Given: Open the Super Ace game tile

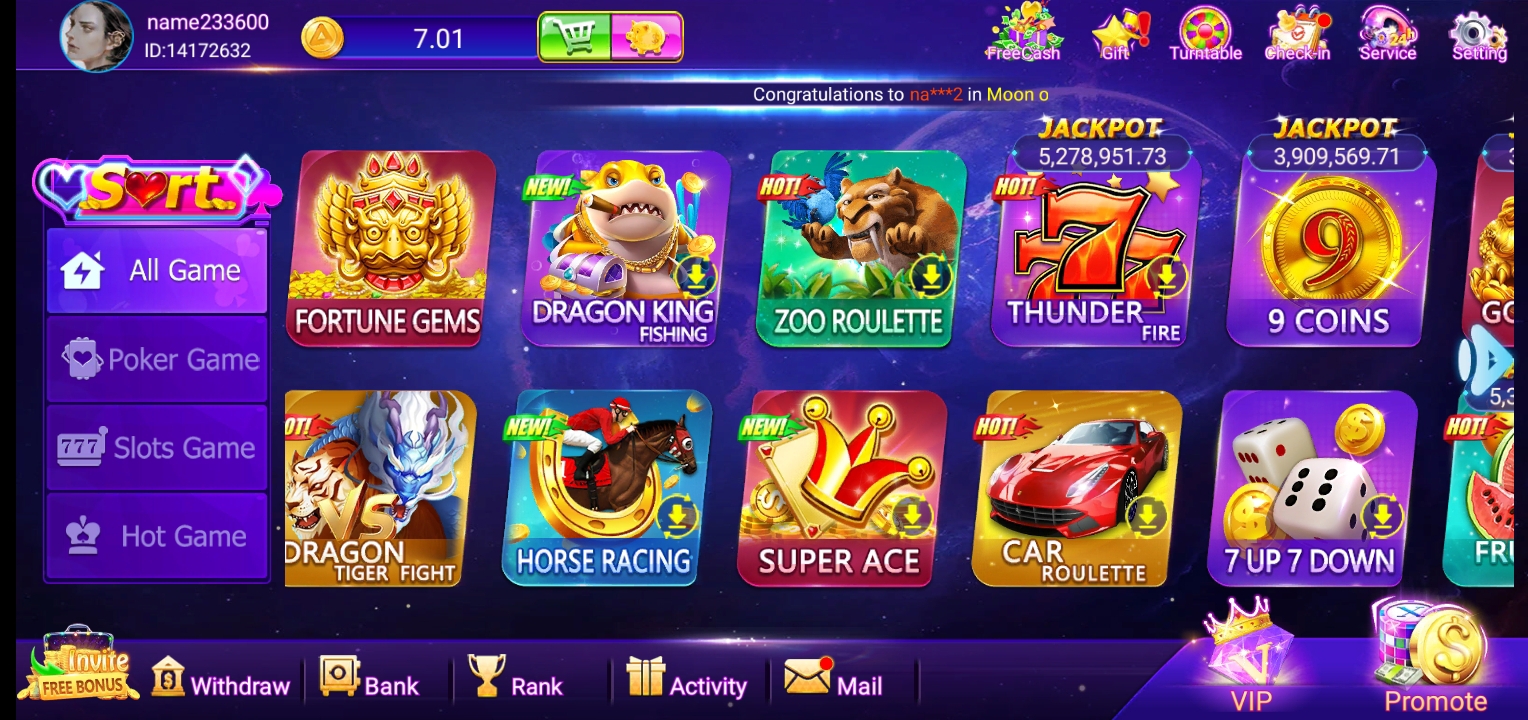Looking at the screenshot, I should coord(840,488).
